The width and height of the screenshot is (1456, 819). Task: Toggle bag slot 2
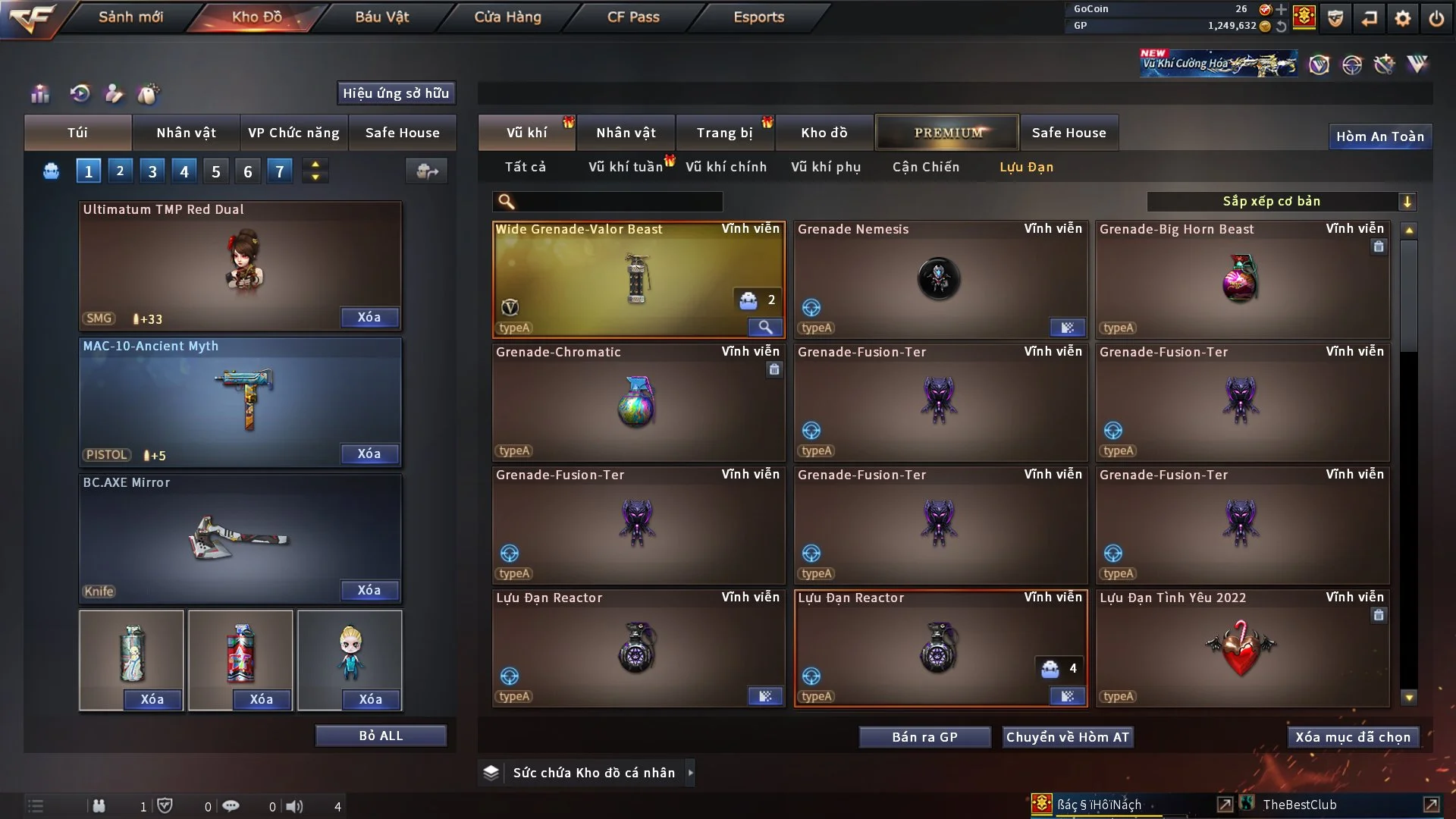click(x=120, y=171)
